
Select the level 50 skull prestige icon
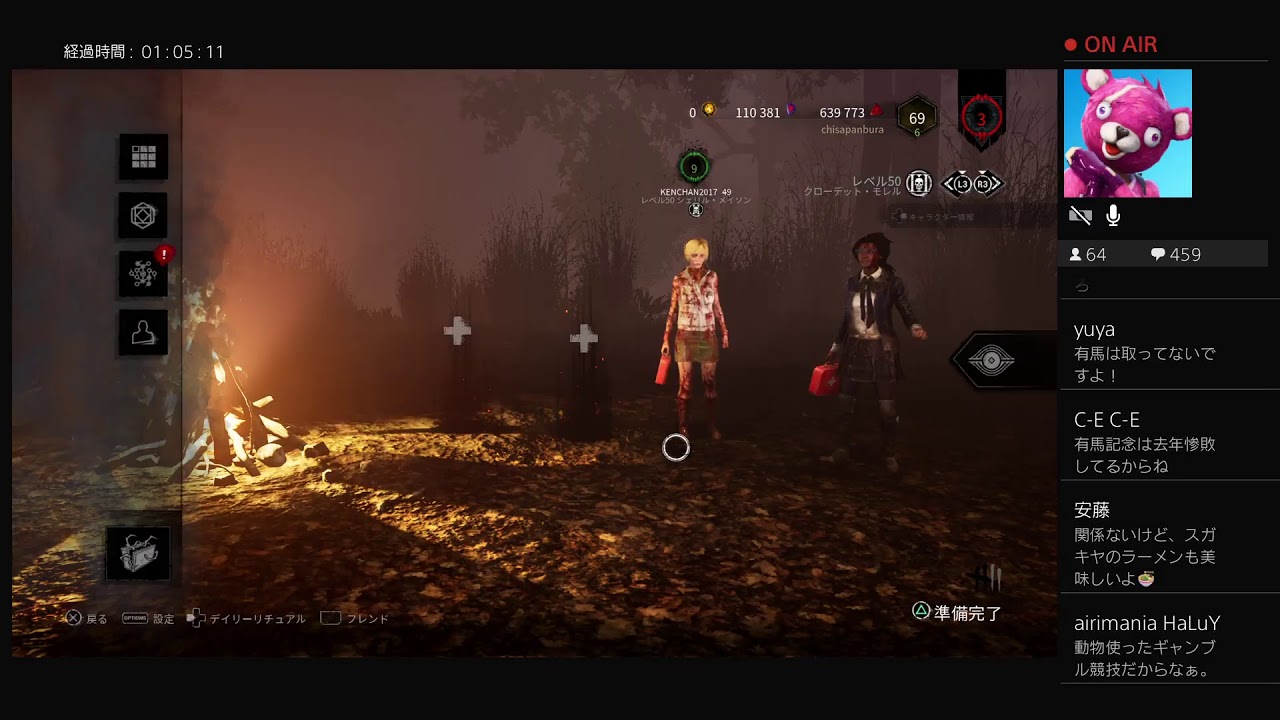[919, 183]
